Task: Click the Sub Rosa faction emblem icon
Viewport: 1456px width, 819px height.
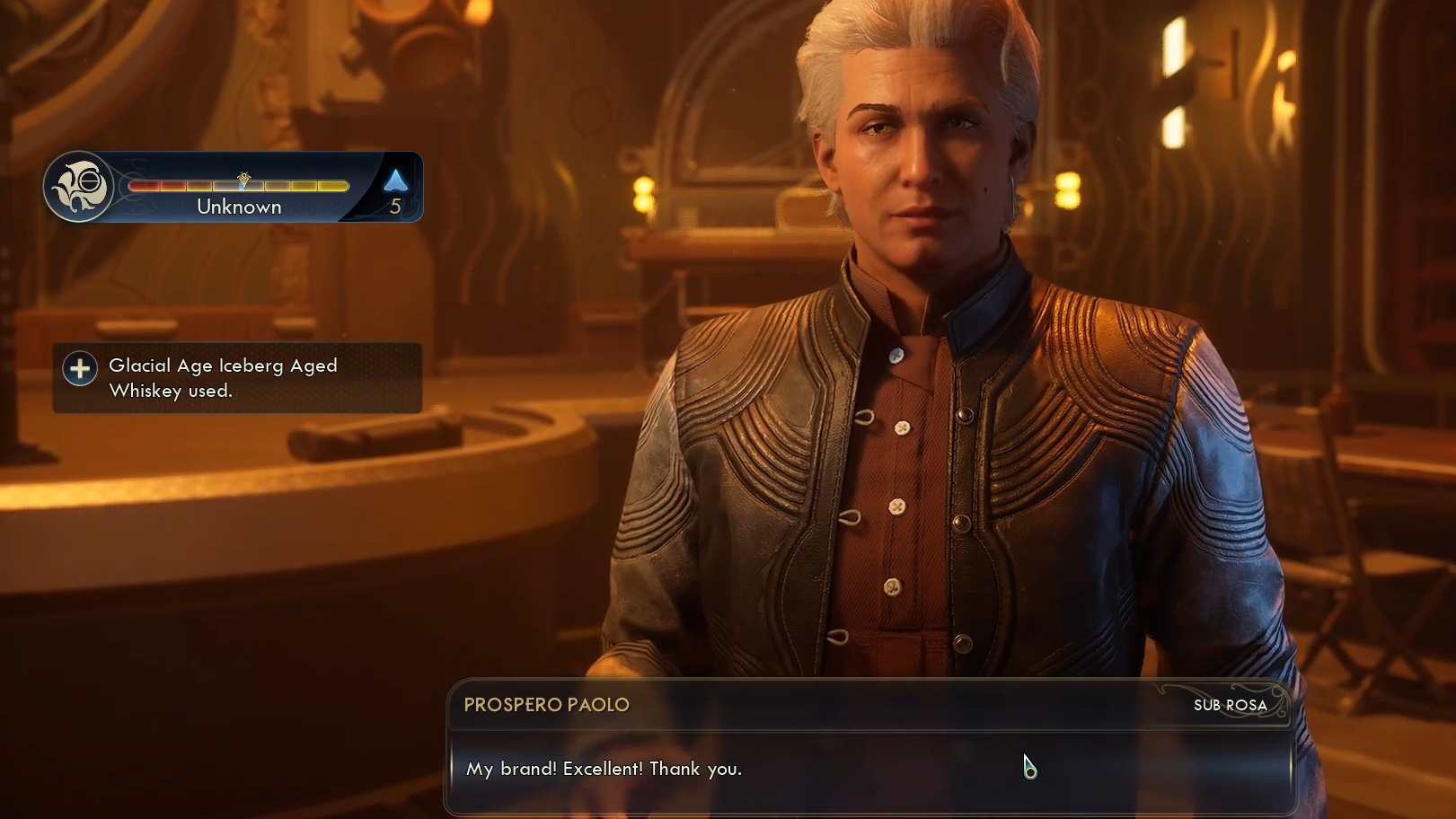Action: (x=79, y=187)
